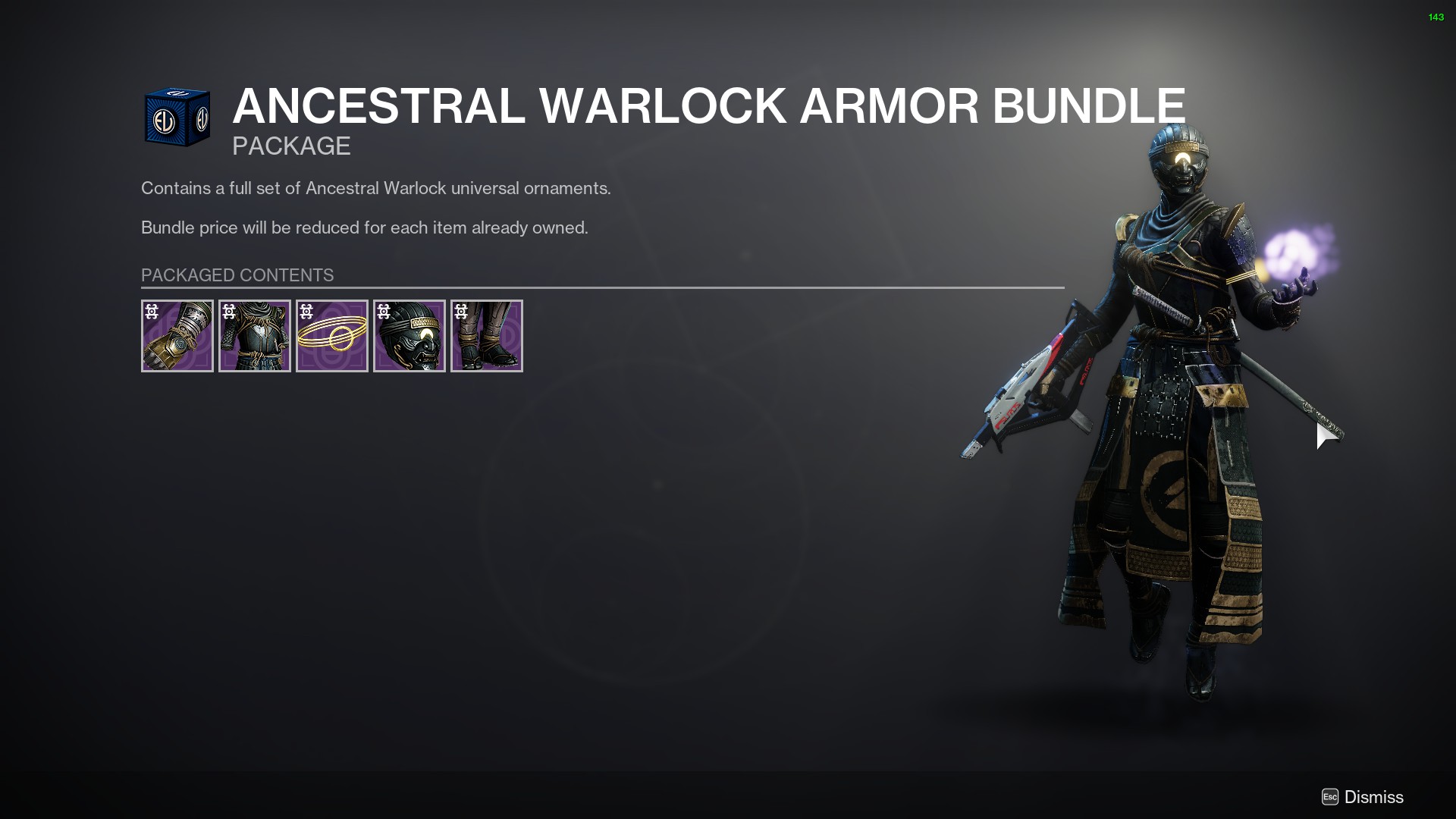Click the PACKAGE label under the title
Viewport: 1456px width, 819px height.
[291, 146]
